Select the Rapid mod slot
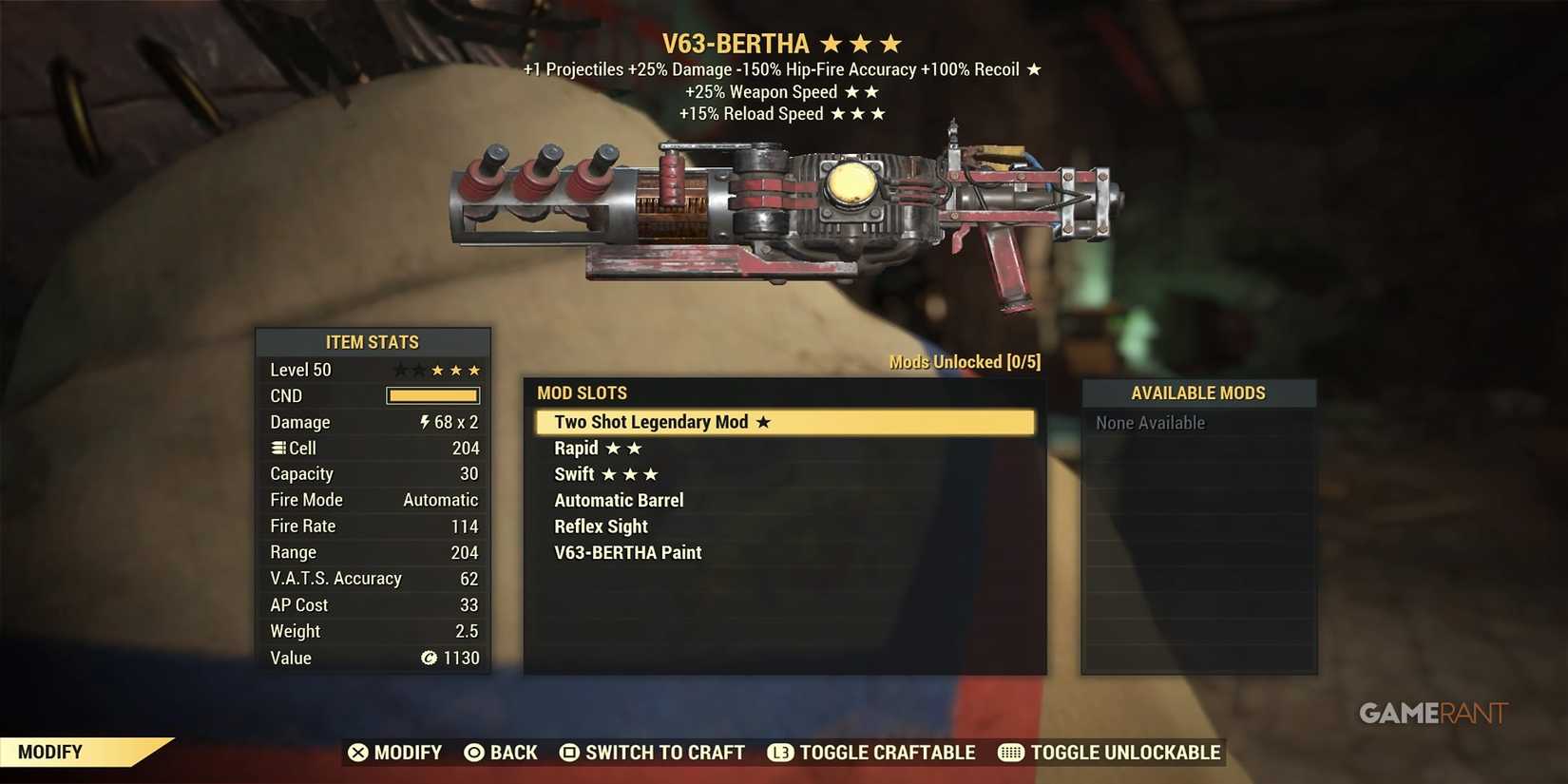The image size is (1568, 784). pyautogui.click(x=576, y=448)
